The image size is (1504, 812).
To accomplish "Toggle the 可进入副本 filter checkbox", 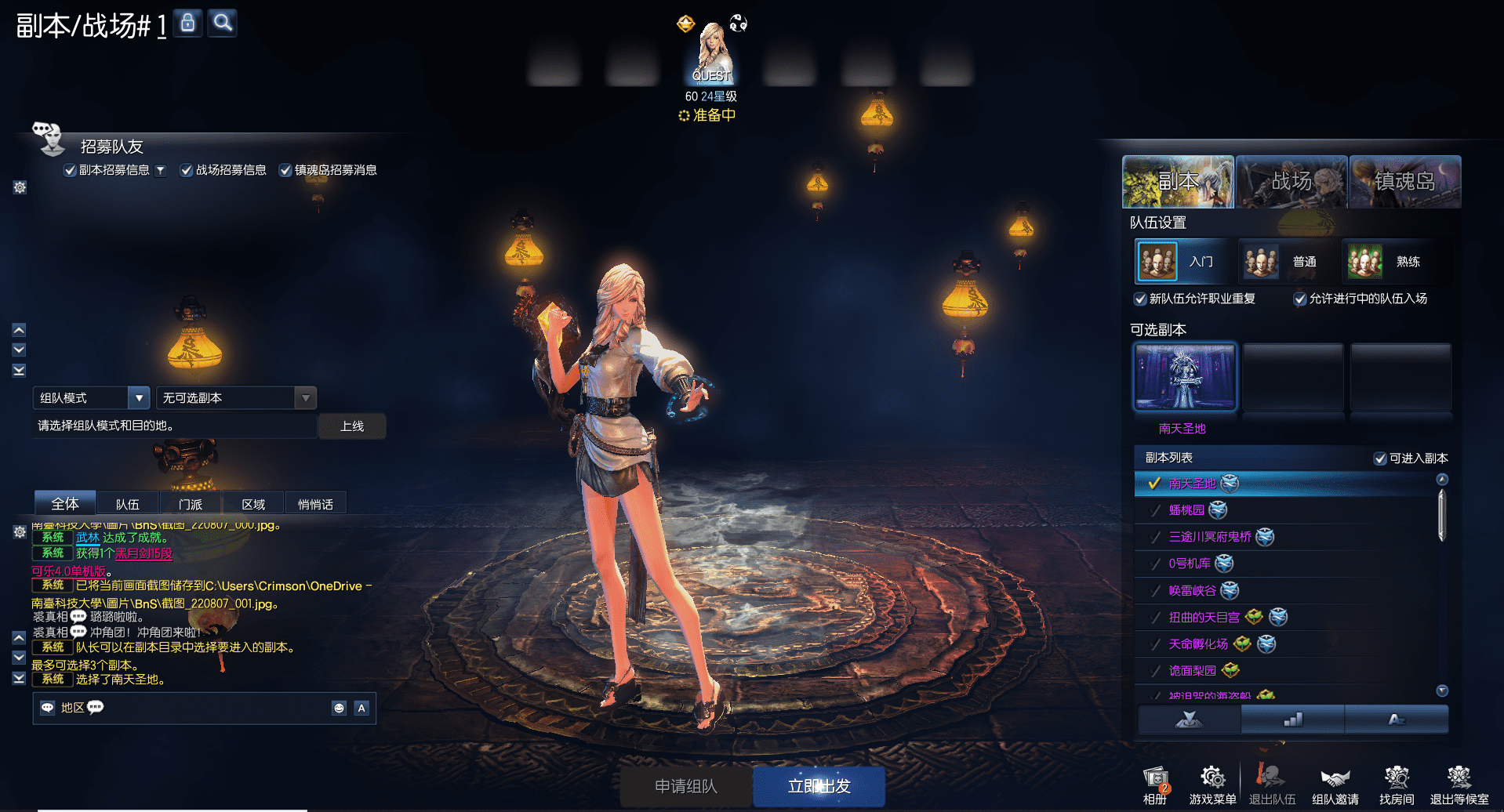I will point(1380,459).
